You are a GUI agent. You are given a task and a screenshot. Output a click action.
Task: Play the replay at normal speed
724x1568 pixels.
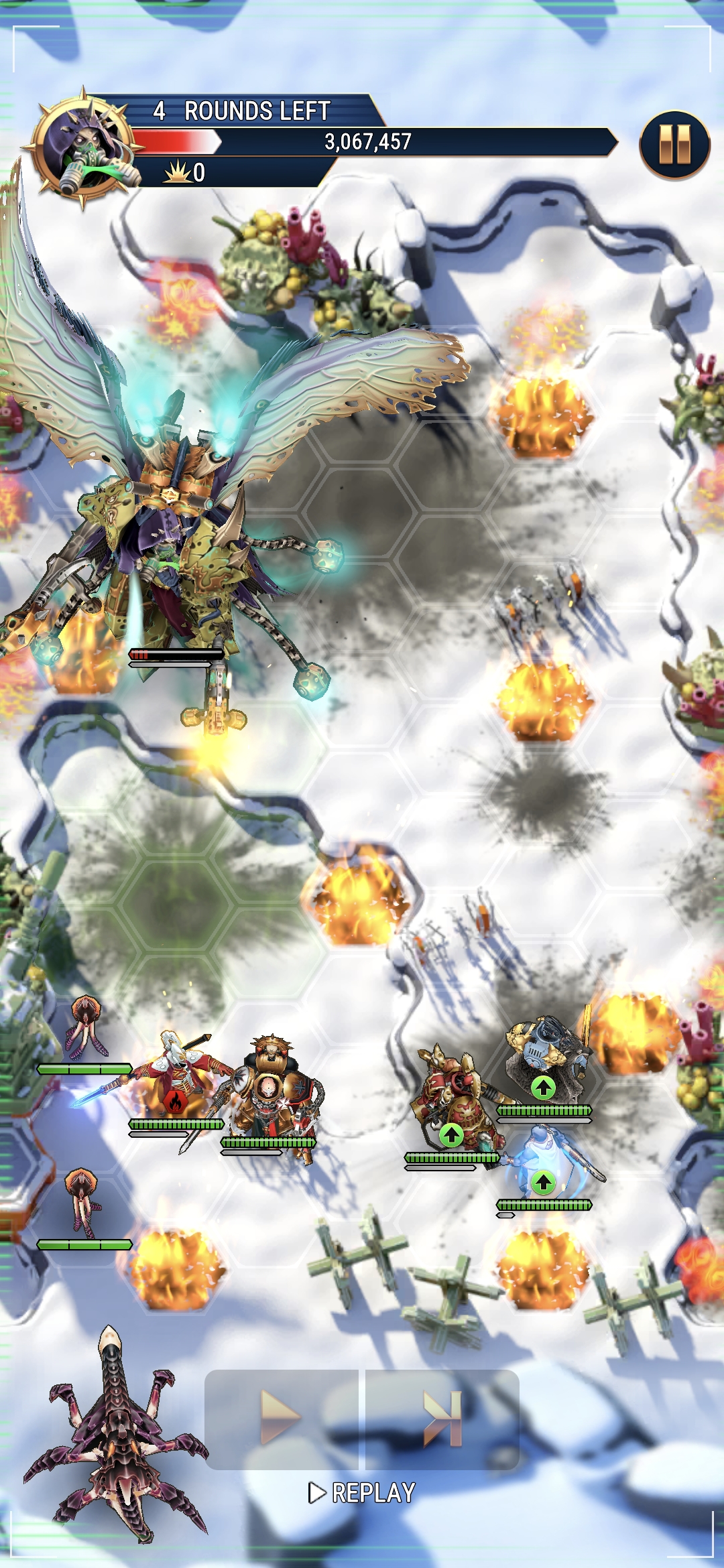tap(282, 1418)
